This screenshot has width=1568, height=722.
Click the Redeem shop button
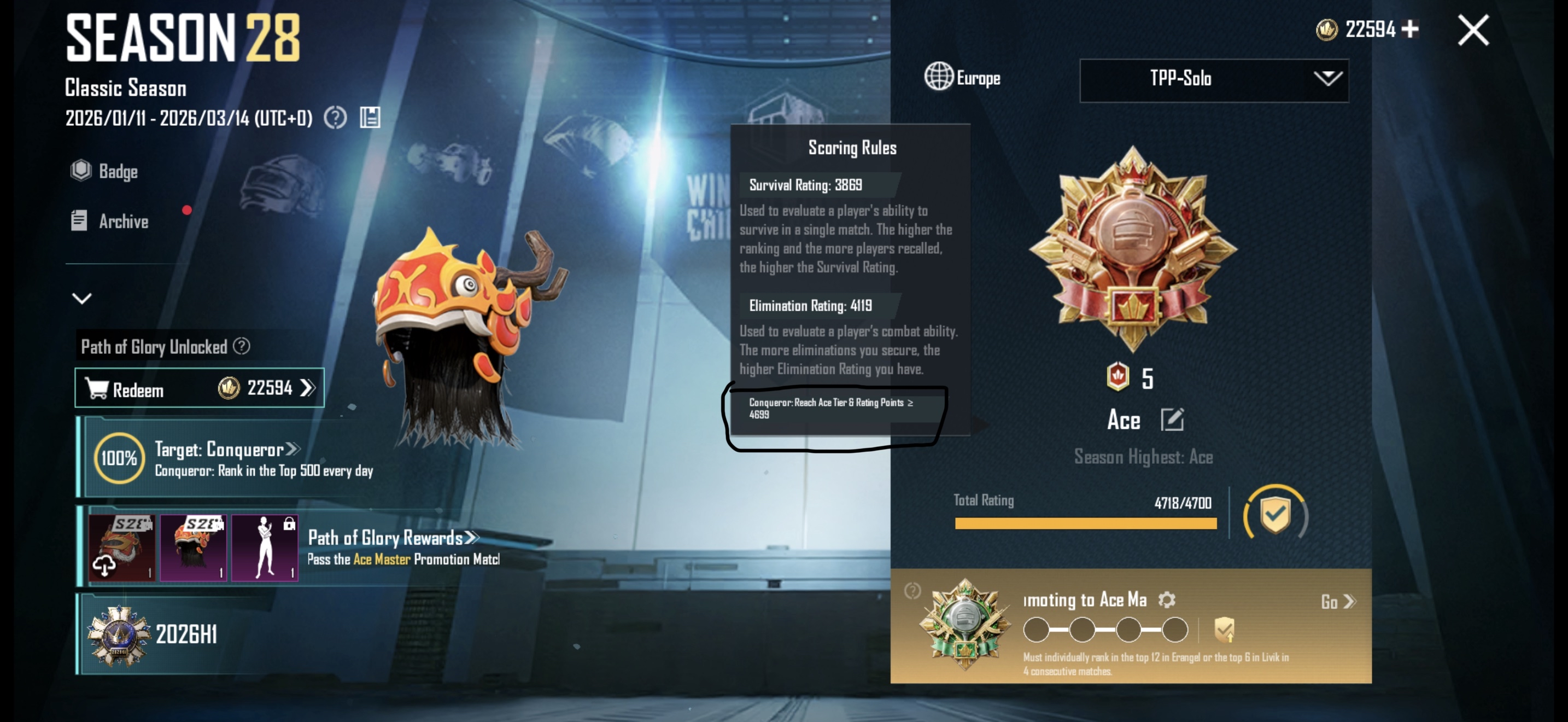click(x=199, y=388)
